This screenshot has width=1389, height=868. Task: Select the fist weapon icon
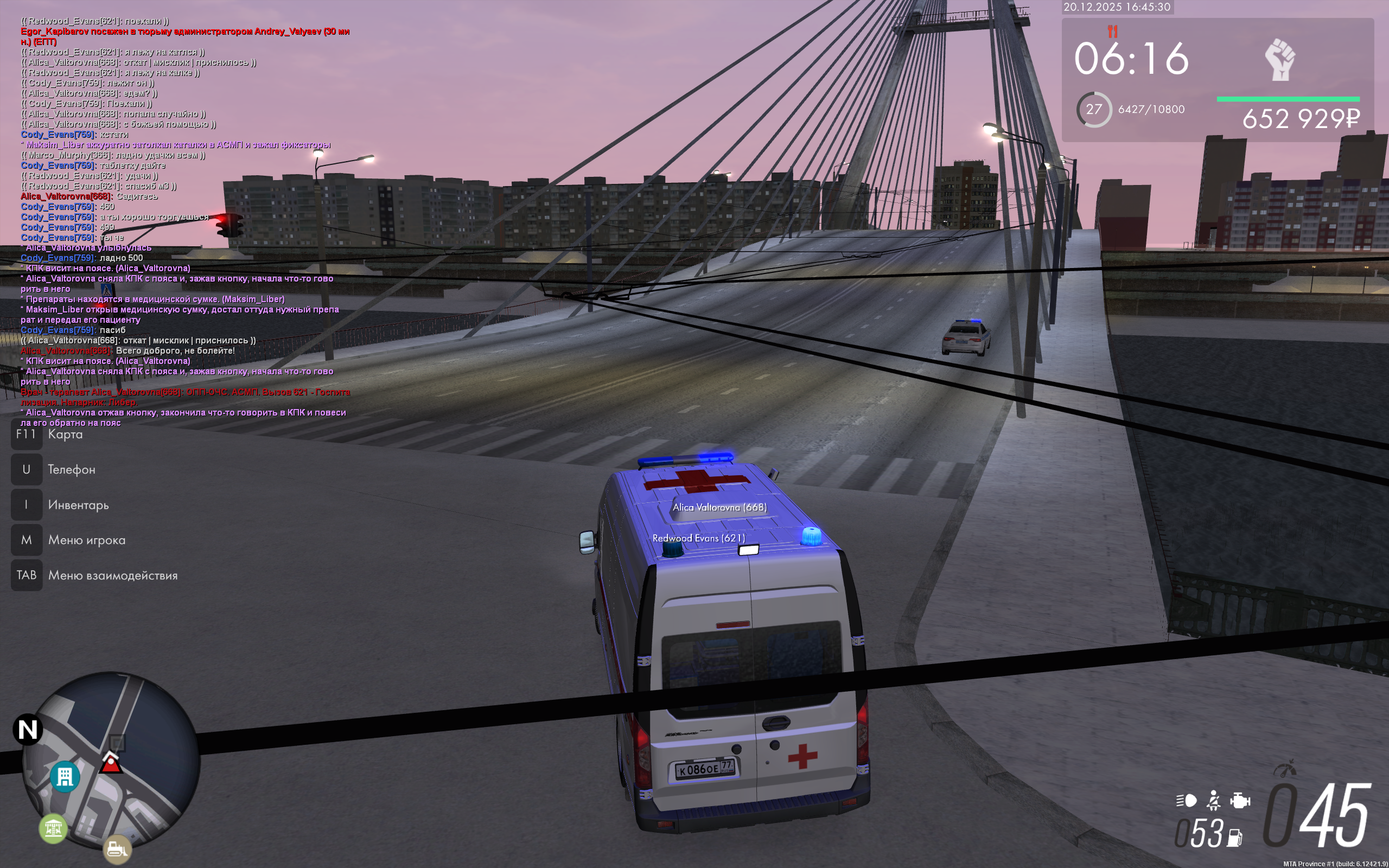tap(1279, 60)
